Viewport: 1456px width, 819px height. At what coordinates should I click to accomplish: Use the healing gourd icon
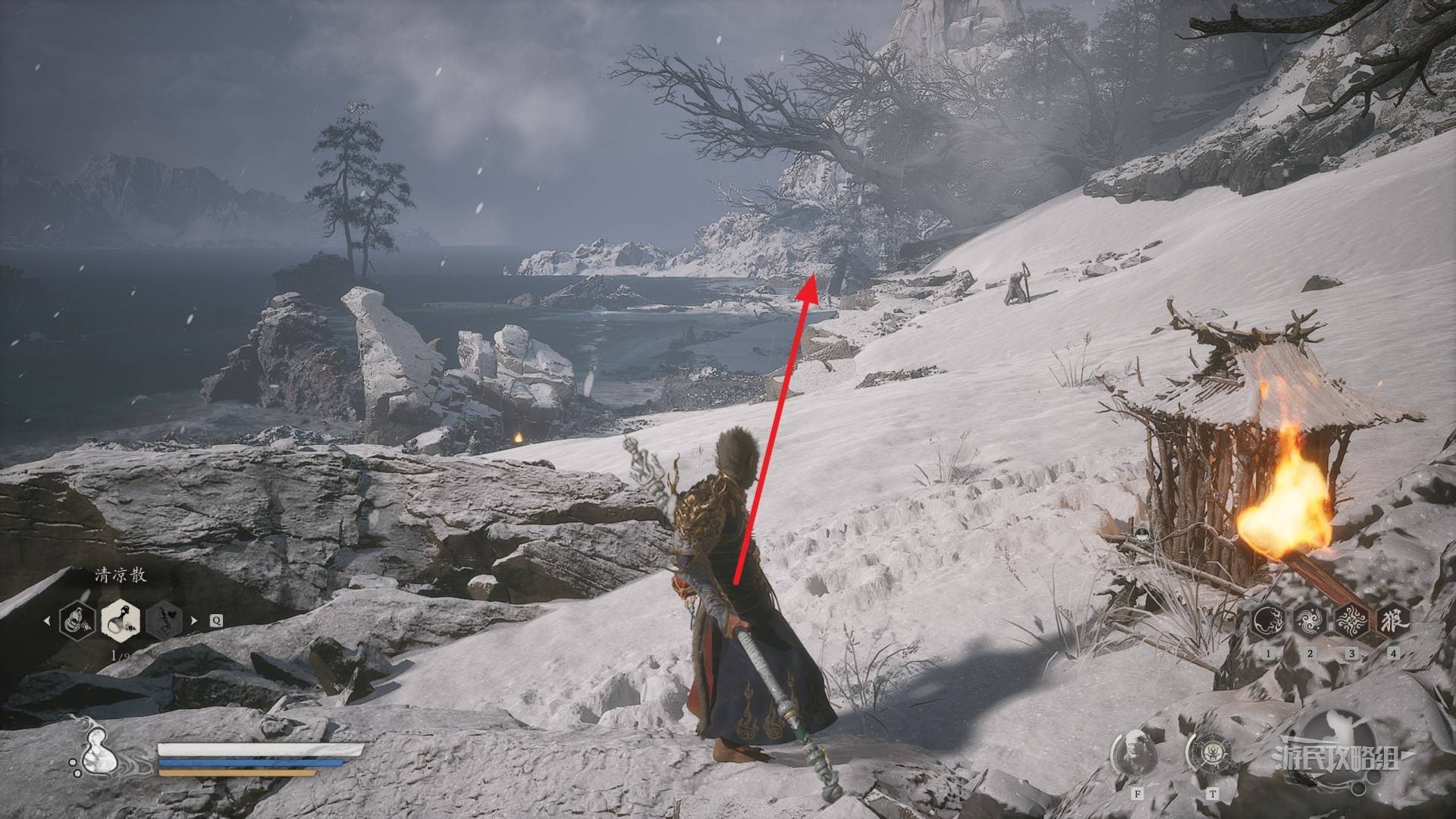tap(96, 758)
